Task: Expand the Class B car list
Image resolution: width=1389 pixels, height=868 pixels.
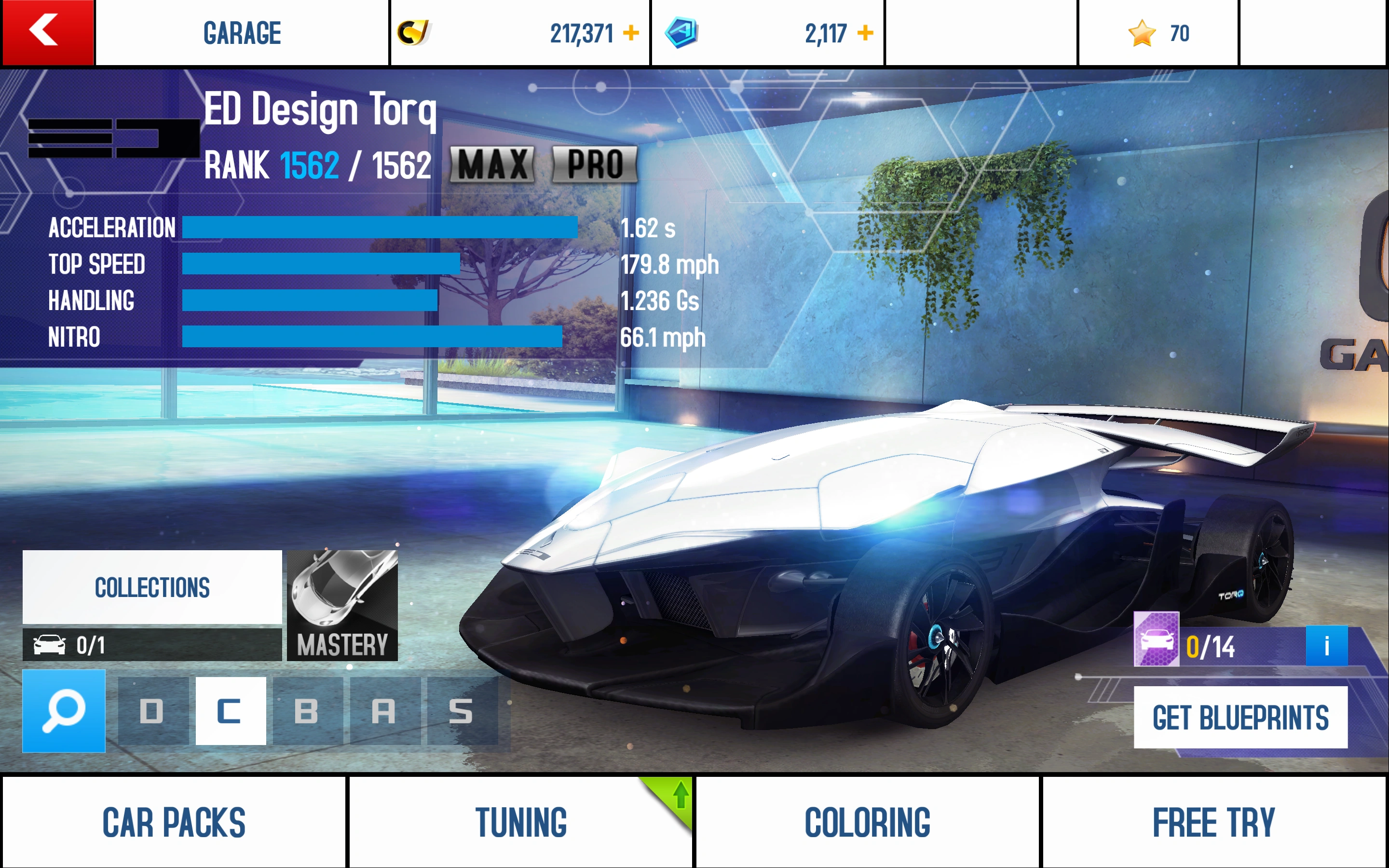Action: (308, 712)
